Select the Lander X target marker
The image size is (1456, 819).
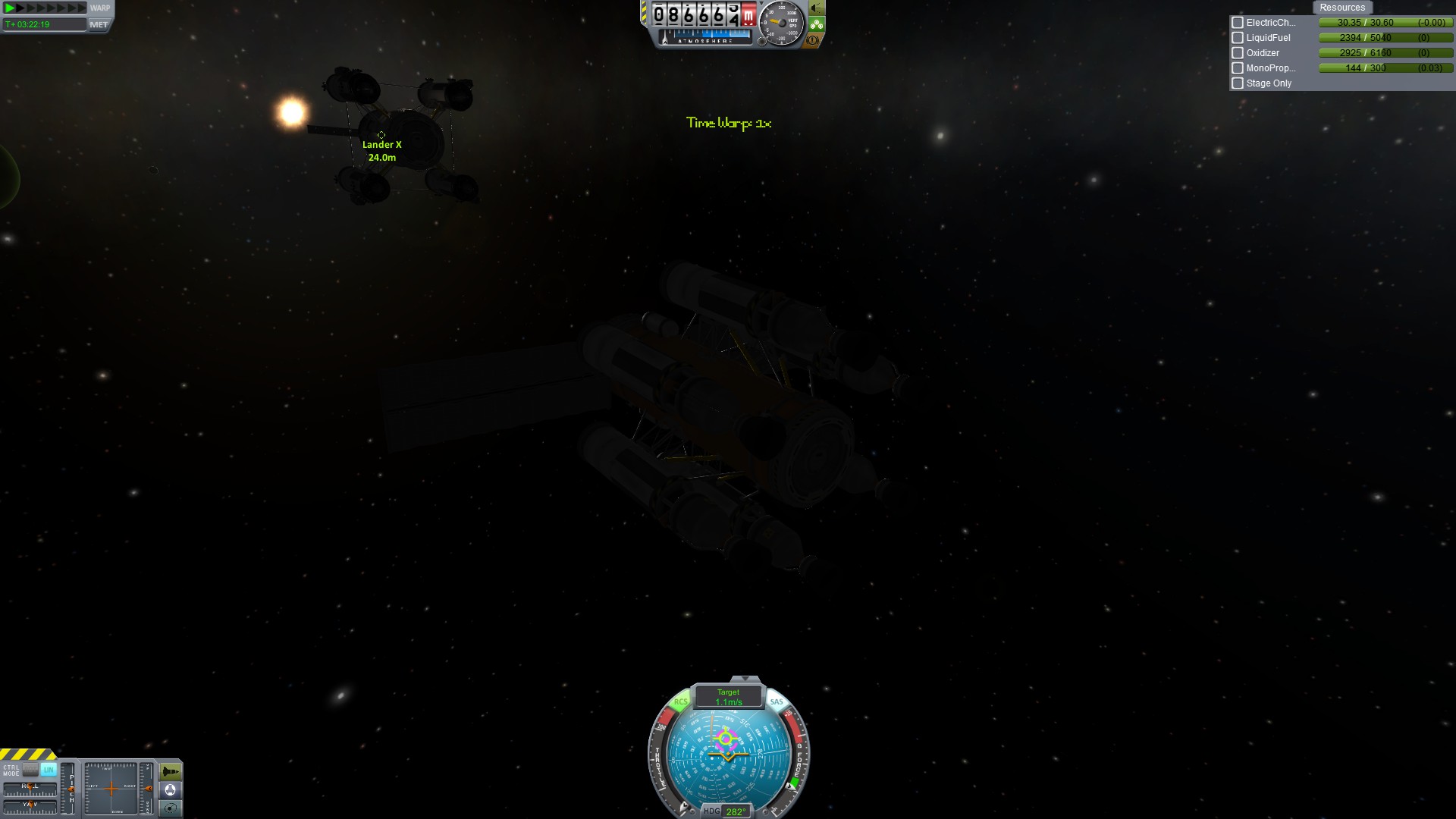(x=381, y=135)
